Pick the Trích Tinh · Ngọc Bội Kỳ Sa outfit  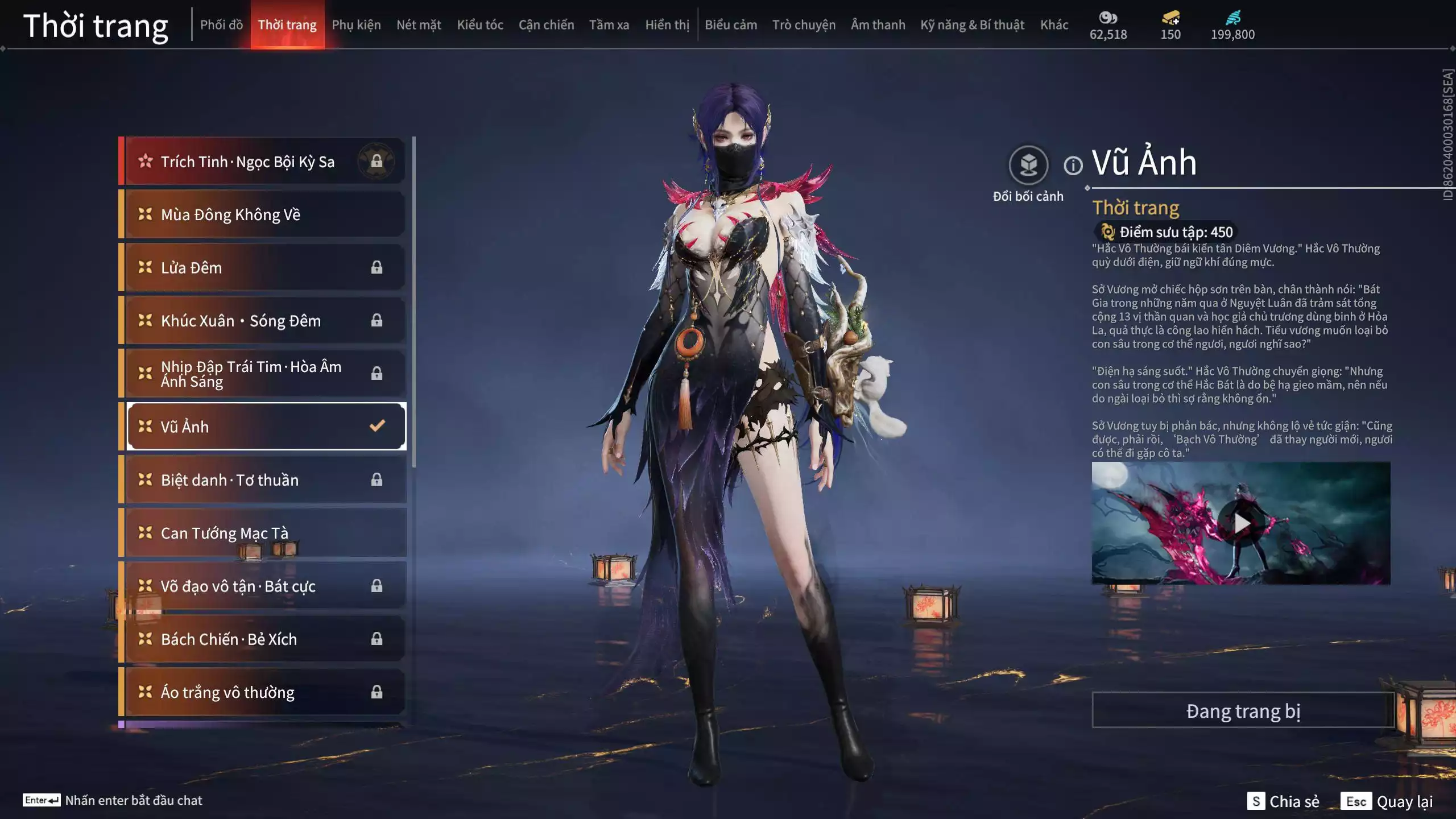coord(264,162)
